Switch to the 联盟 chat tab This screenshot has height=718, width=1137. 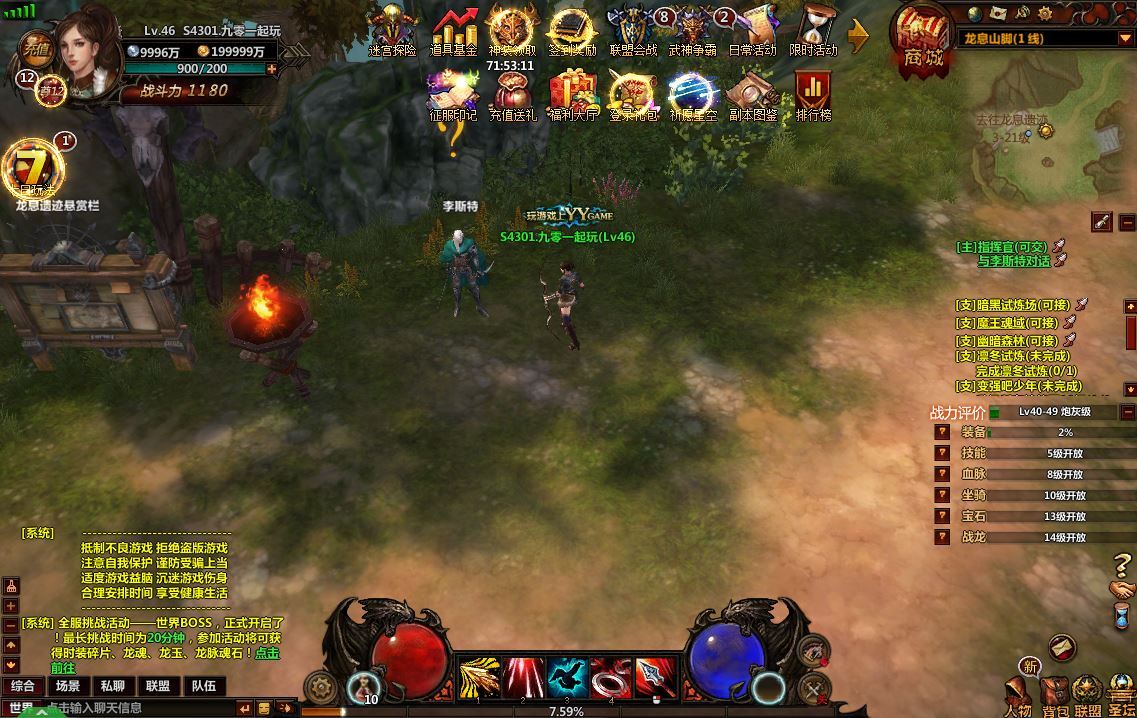(157, 686)
